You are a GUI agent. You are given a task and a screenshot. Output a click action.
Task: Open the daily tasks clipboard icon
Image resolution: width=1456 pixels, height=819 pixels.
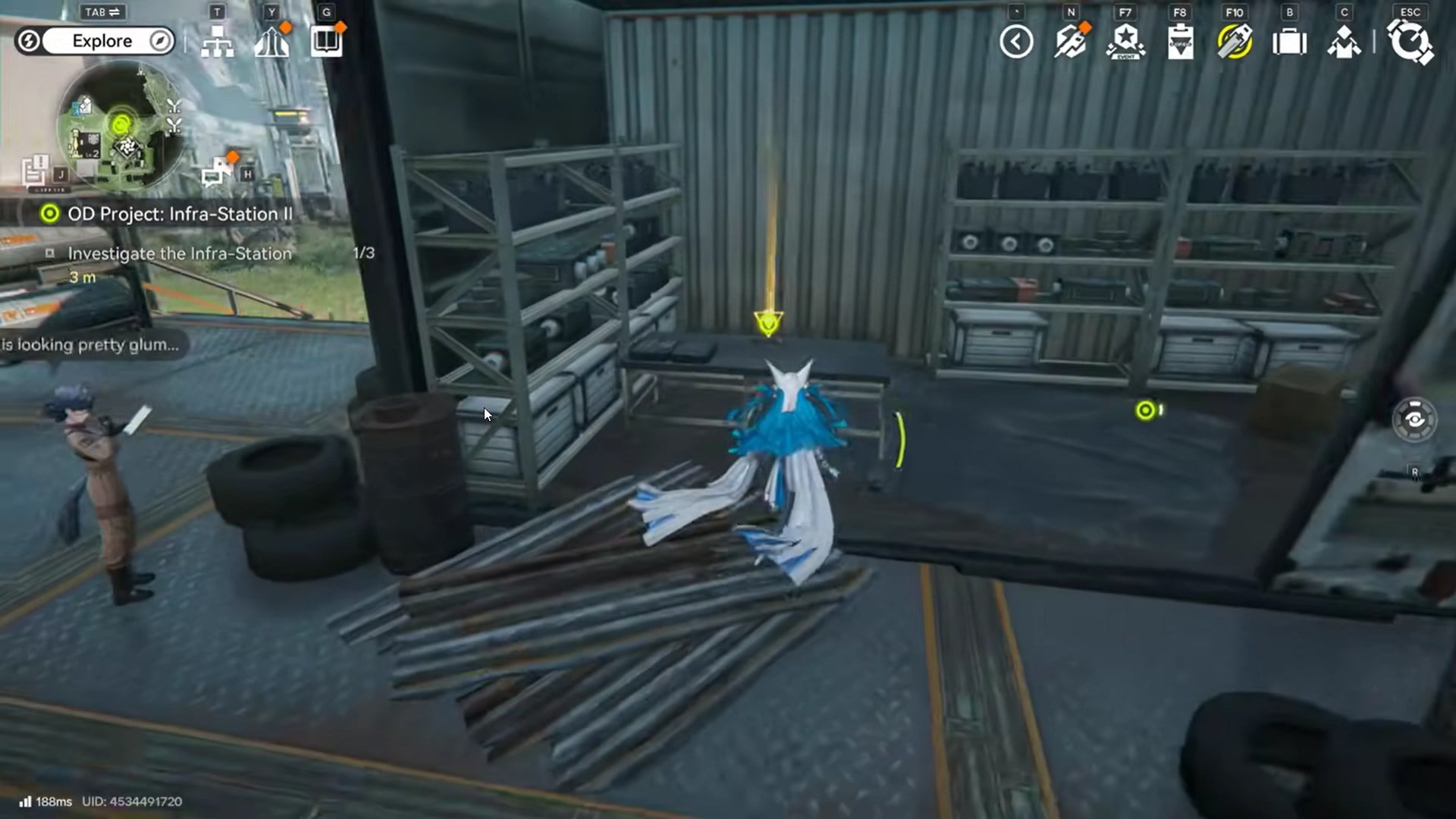coord(1180,42)
